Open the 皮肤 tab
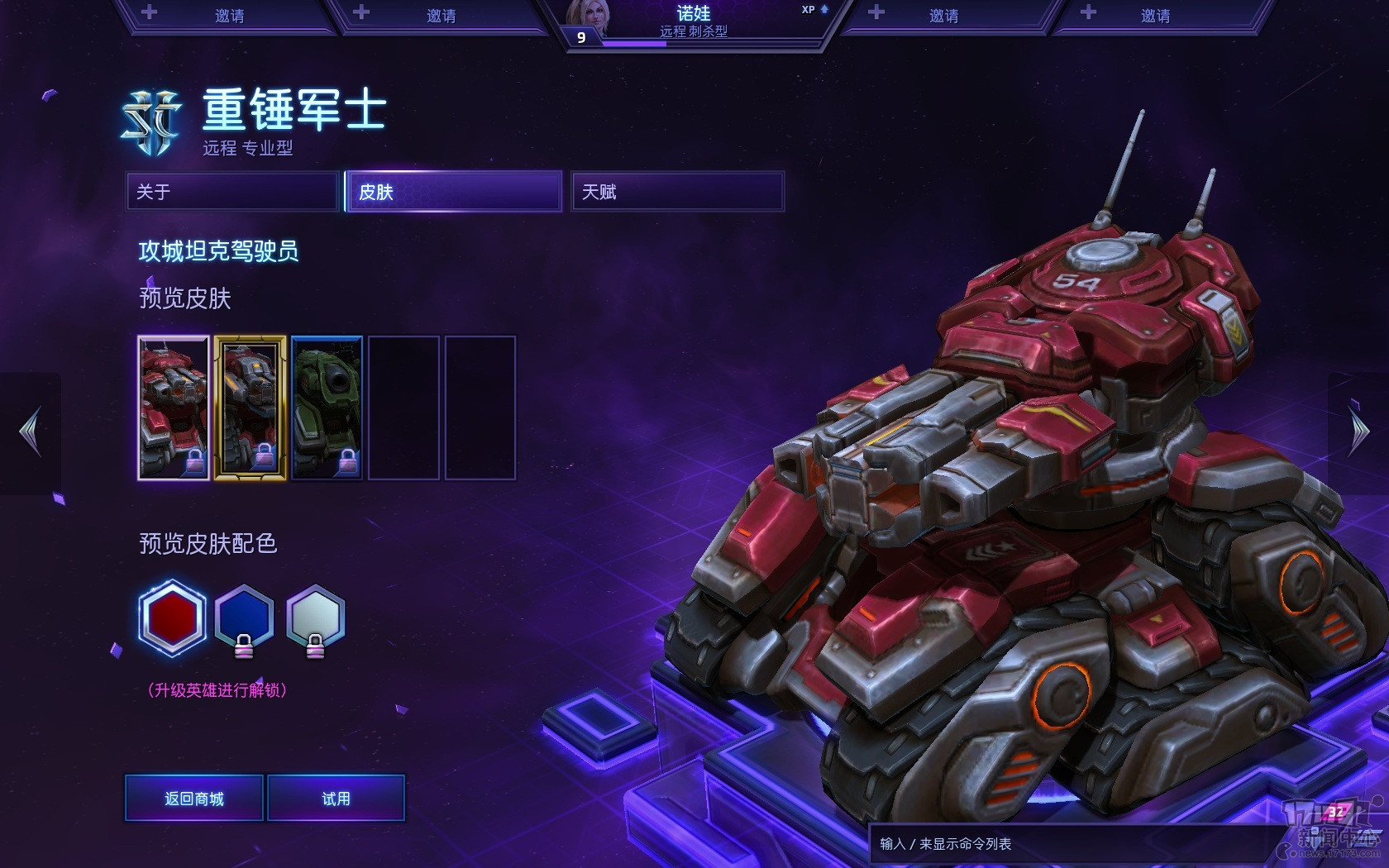Viewport: 1389px width, 868px height. point(453,192)
